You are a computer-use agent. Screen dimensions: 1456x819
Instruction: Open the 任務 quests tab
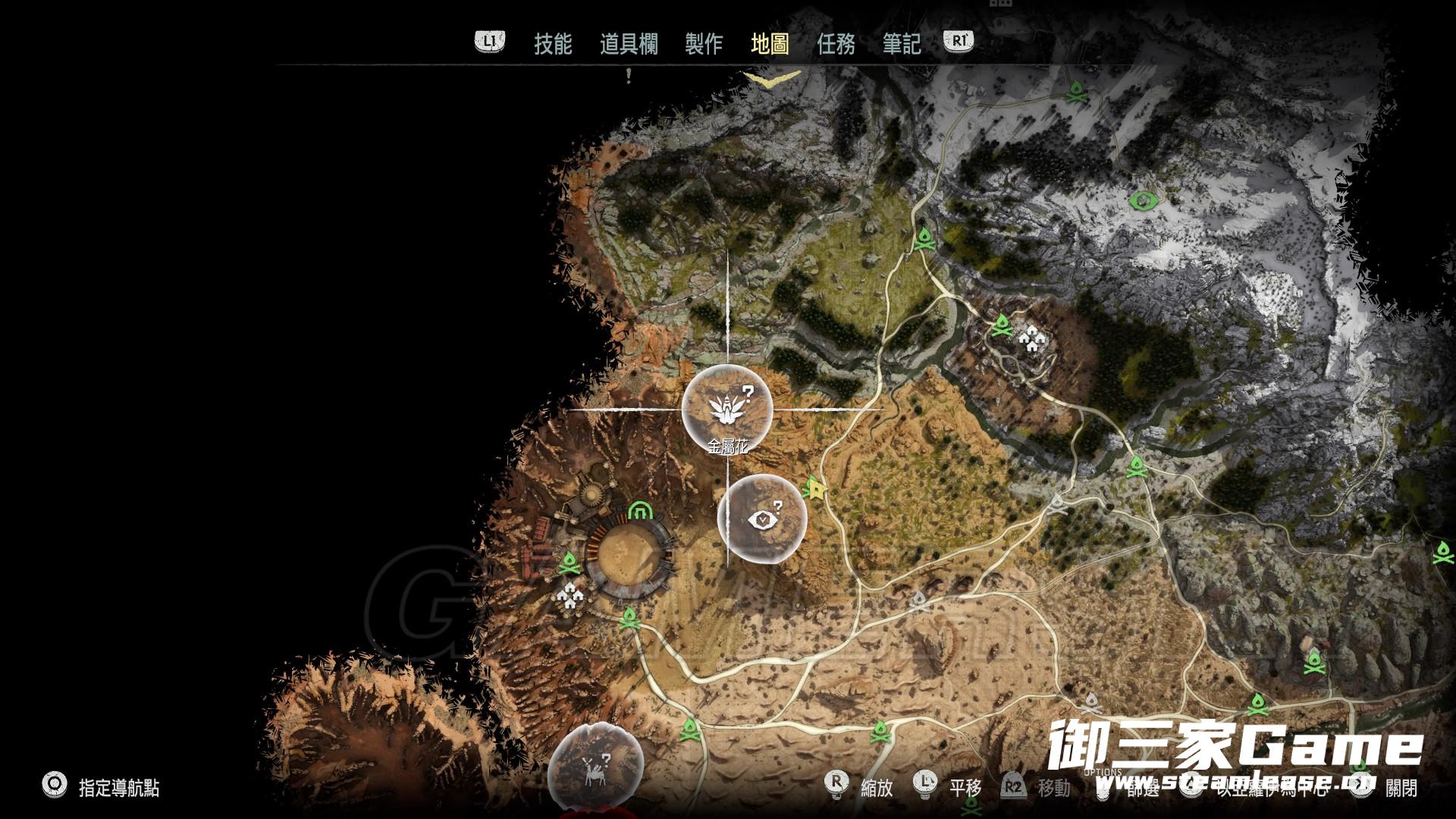(836, 43)
